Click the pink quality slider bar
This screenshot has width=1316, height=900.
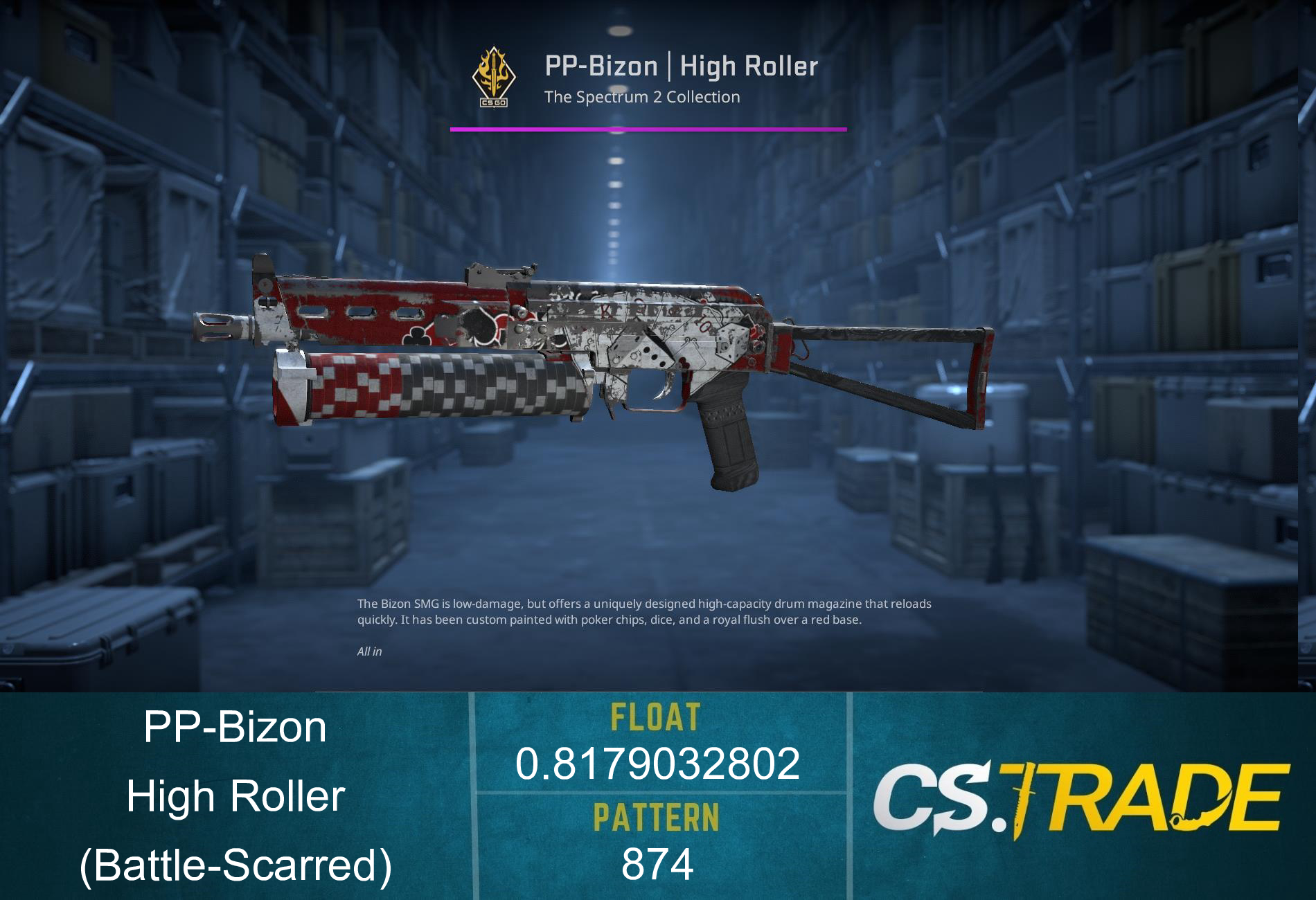tap(648, 128)
